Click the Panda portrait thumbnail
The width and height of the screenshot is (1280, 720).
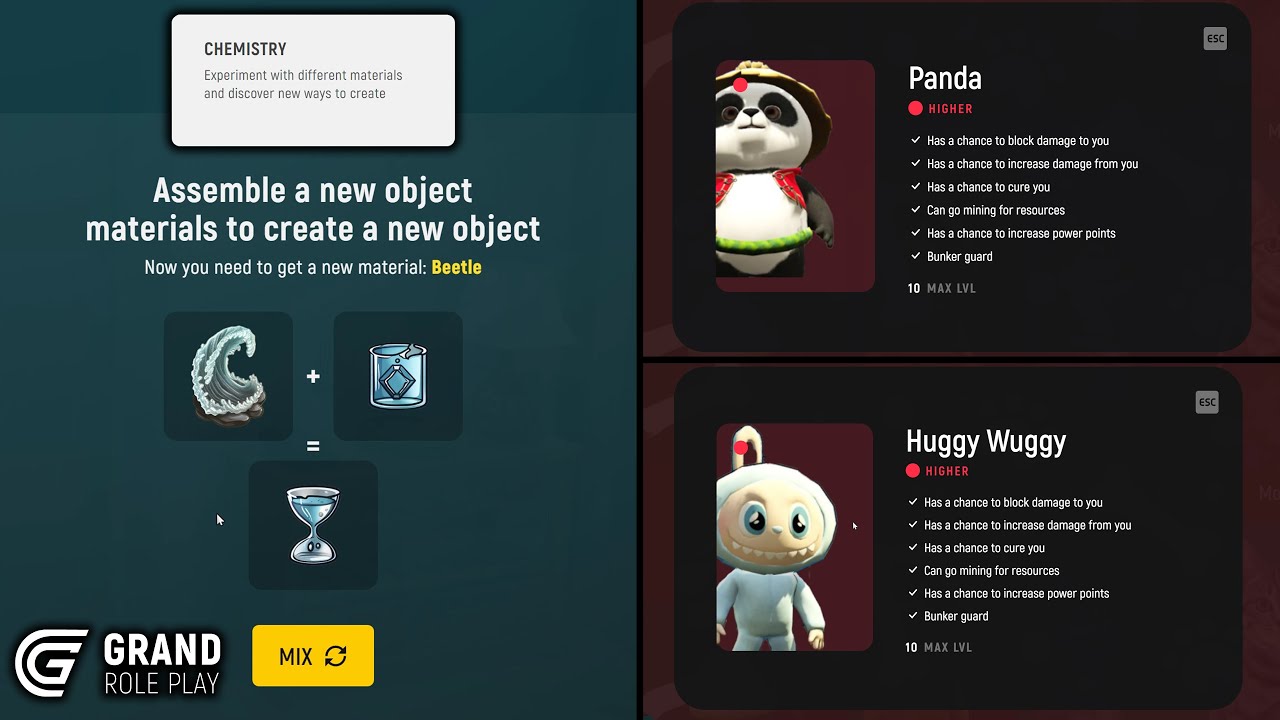pyautogui.click(x=794, y=175)
